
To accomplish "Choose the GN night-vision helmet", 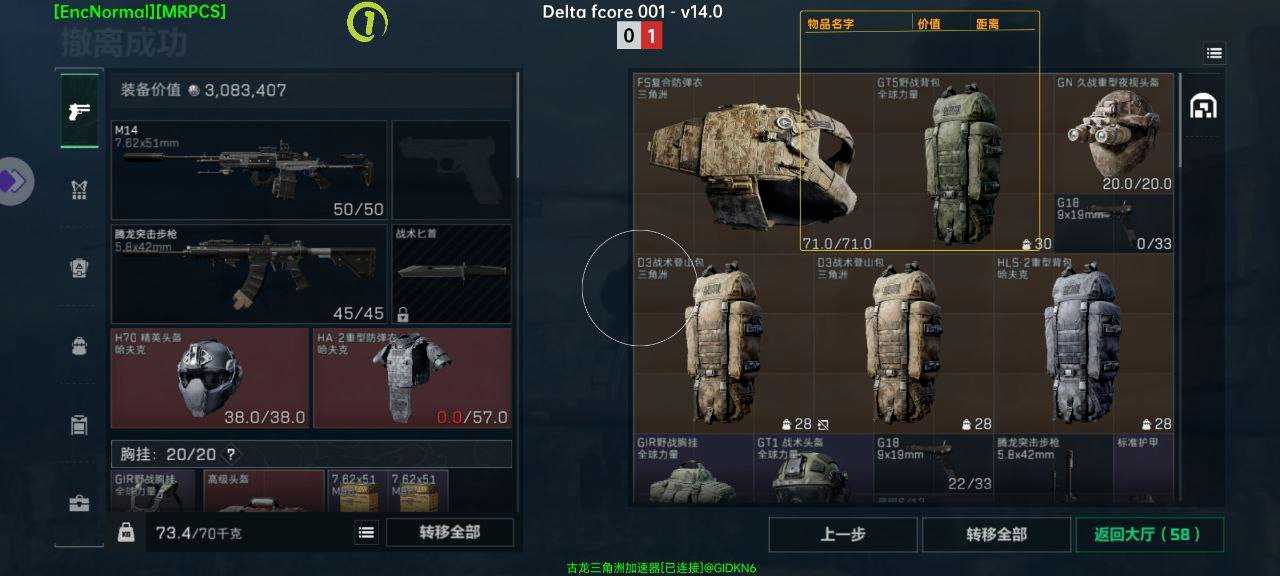I will point(1113,133).
